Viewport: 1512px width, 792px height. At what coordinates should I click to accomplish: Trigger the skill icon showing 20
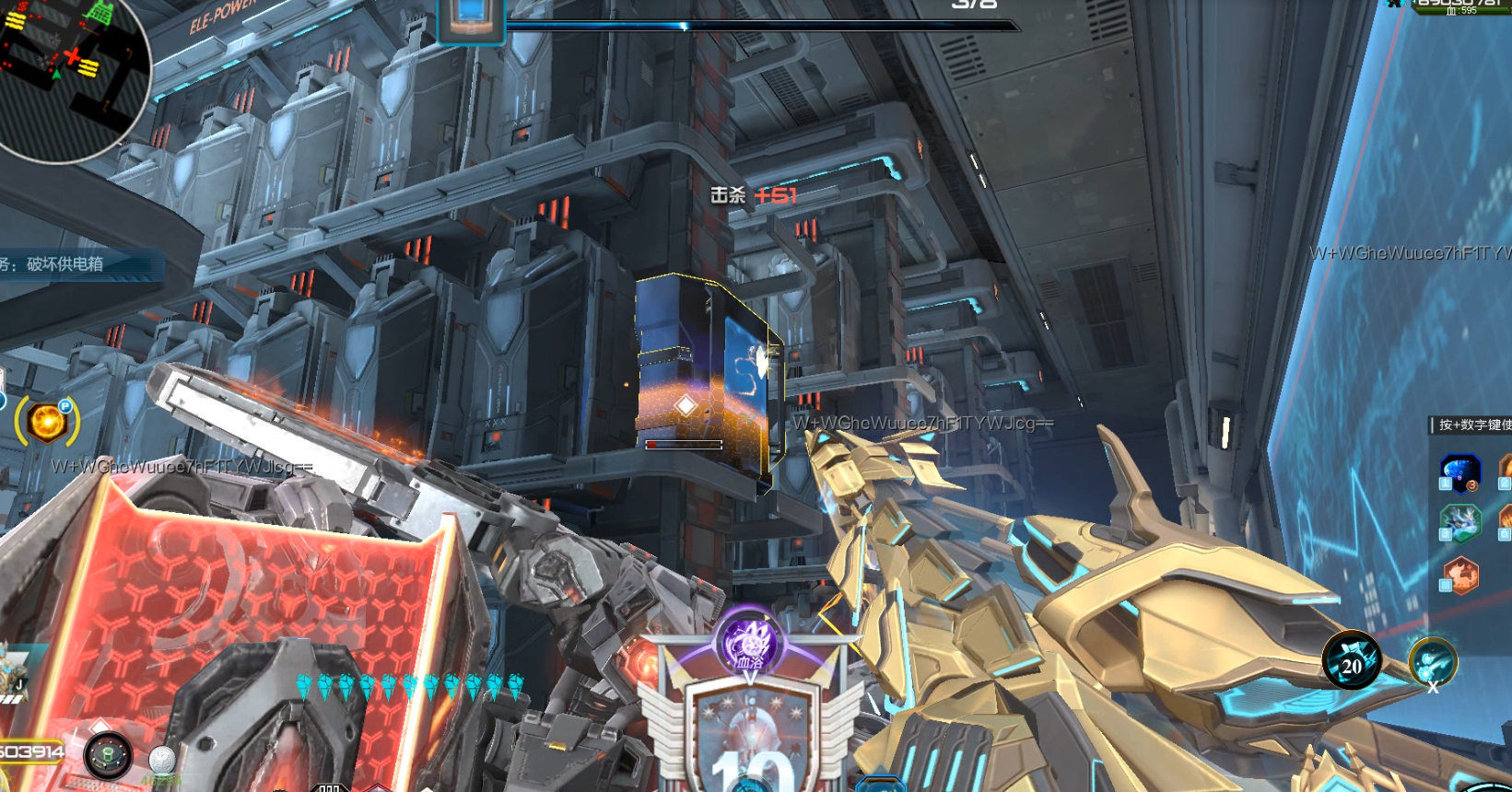[1351, 661]
